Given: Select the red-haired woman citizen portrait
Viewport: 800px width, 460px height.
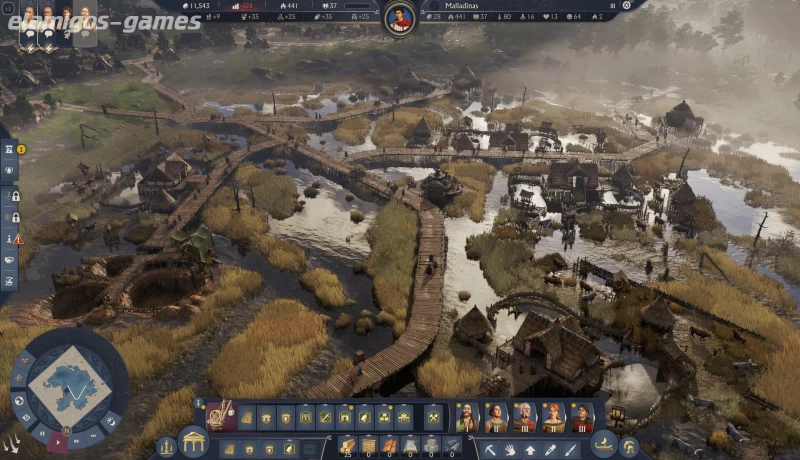Looking at the screenshot, I should (x=553, y=416).
